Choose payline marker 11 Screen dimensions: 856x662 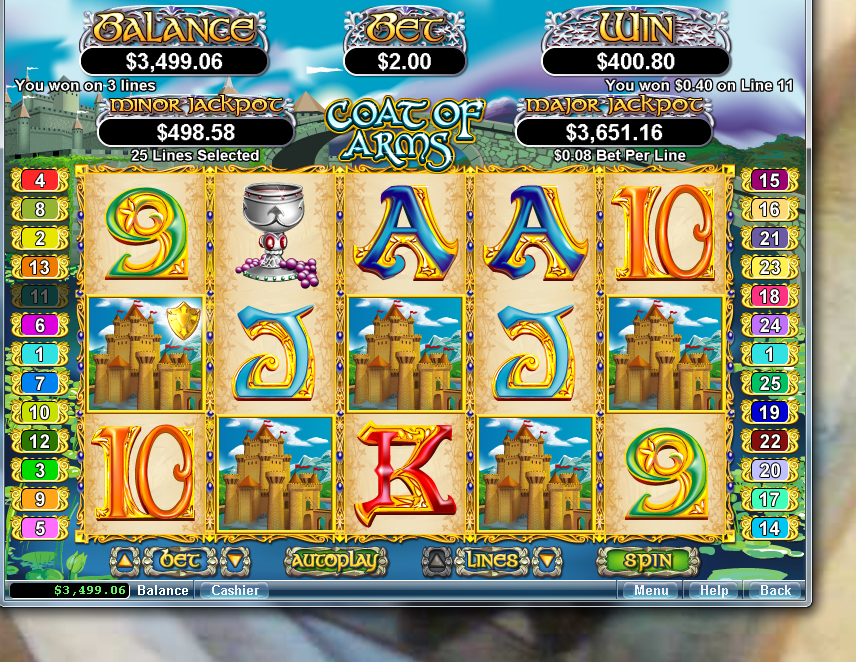(x=40, y=297)
